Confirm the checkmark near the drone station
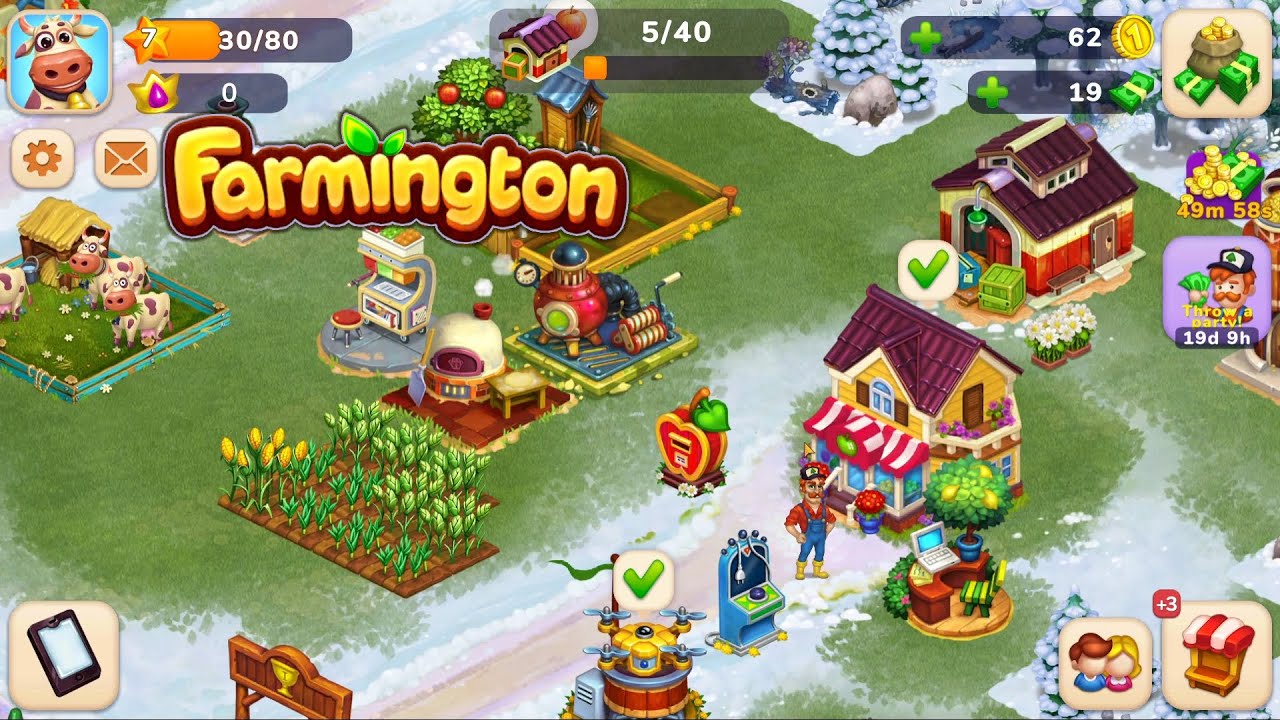 (x=645, y=578)
